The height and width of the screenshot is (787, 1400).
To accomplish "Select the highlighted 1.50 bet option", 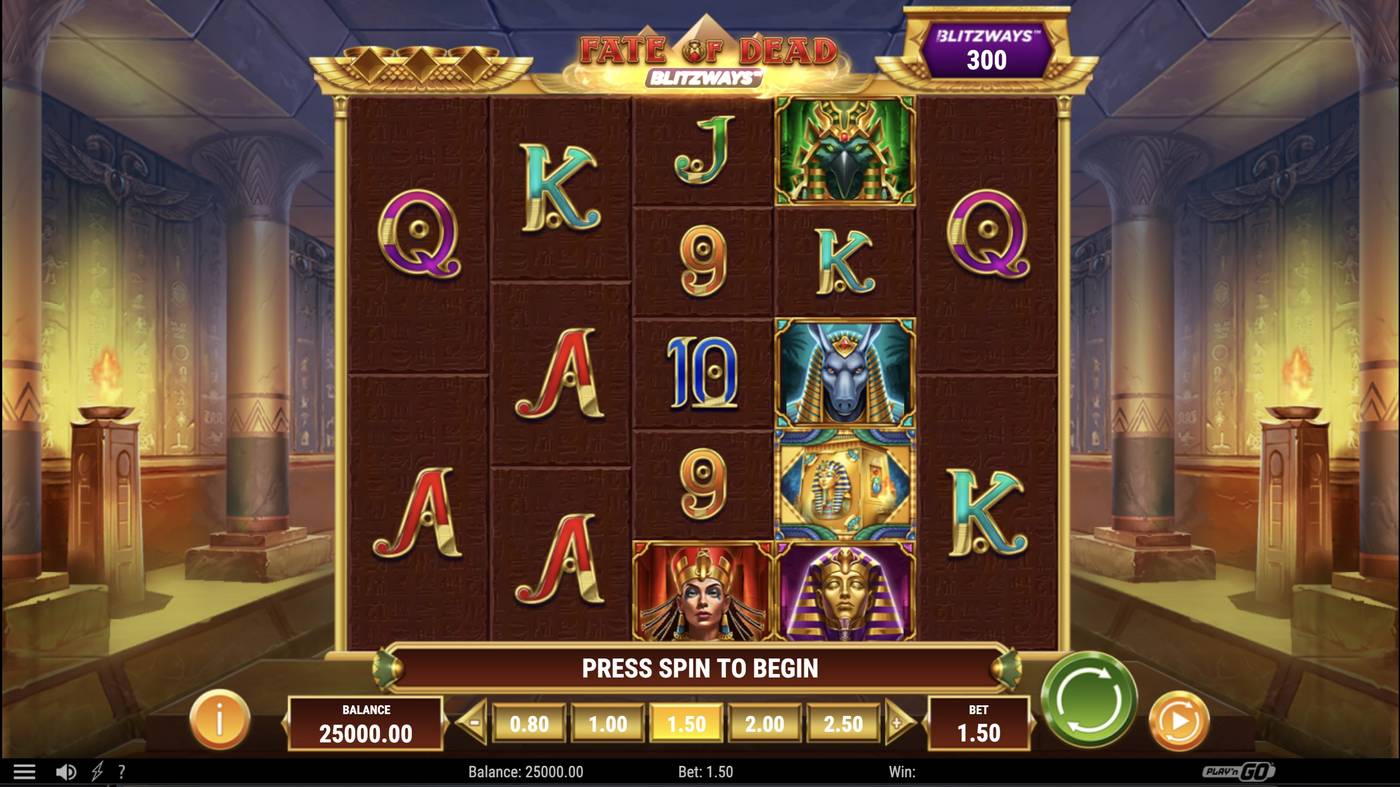I will click(x=686, y=724).
